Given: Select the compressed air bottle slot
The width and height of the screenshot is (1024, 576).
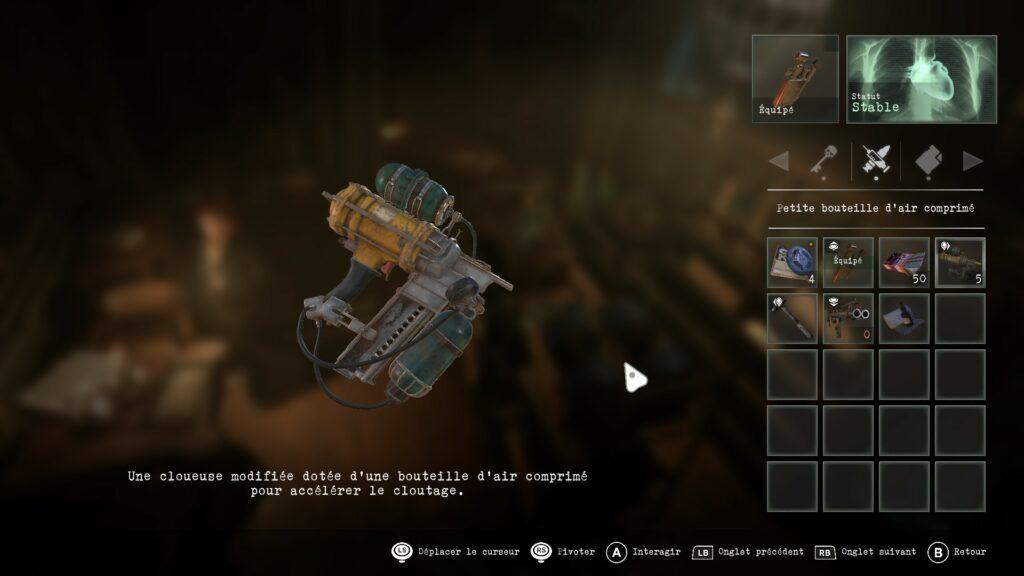Looking at the screenshot, I should click(x=960, y=262).
